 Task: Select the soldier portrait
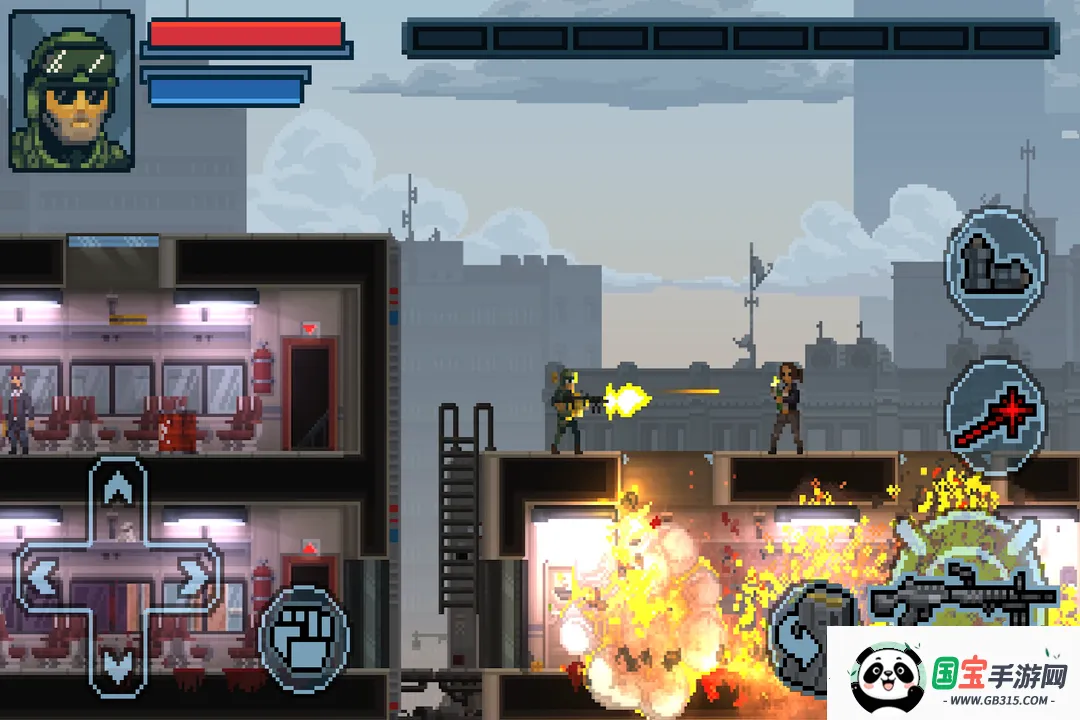click(x=72, y=90)
